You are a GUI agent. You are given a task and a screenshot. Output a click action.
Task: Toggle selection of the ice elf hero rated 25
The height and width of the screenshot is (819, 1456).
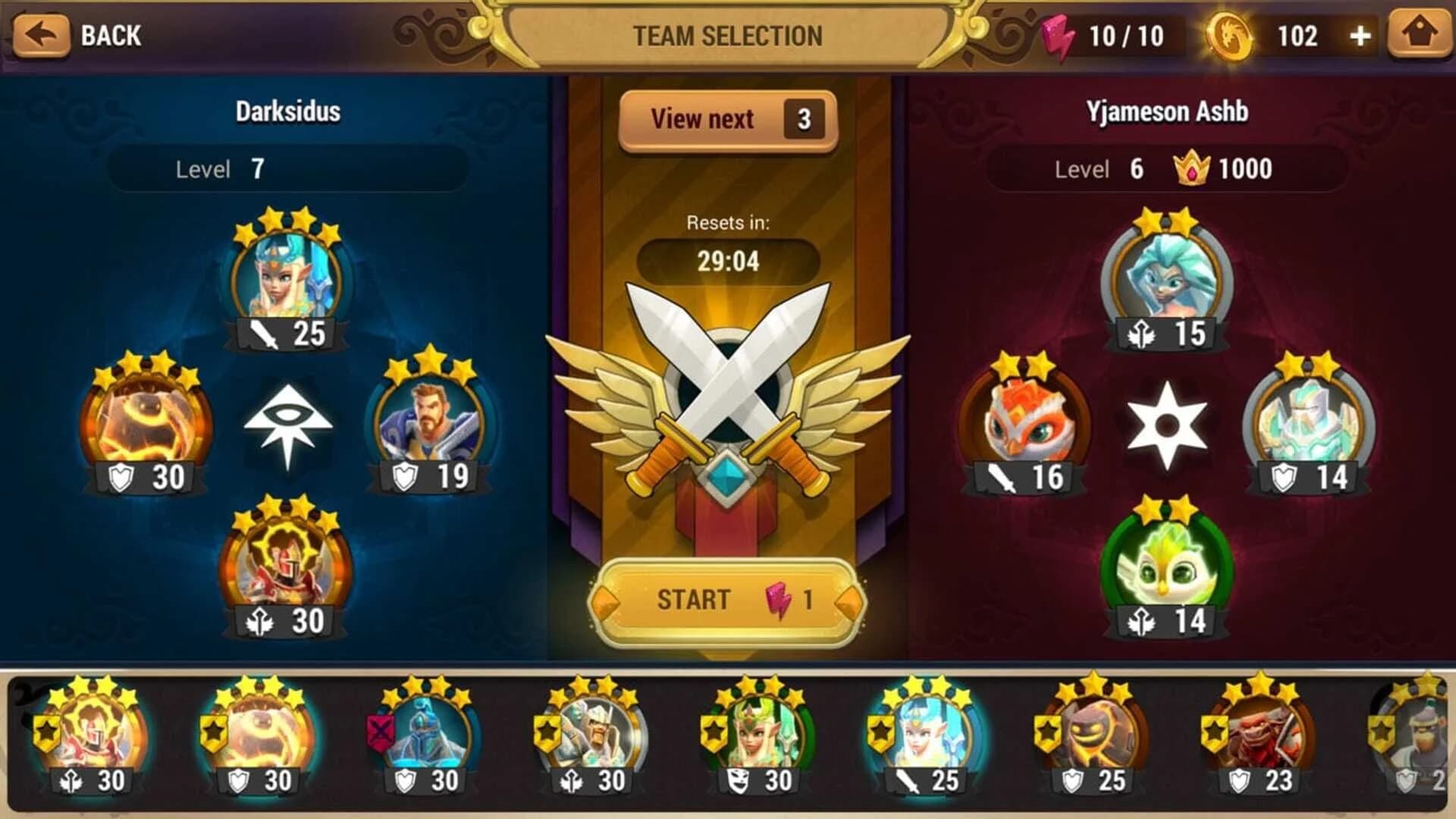[x=921, y=739]
